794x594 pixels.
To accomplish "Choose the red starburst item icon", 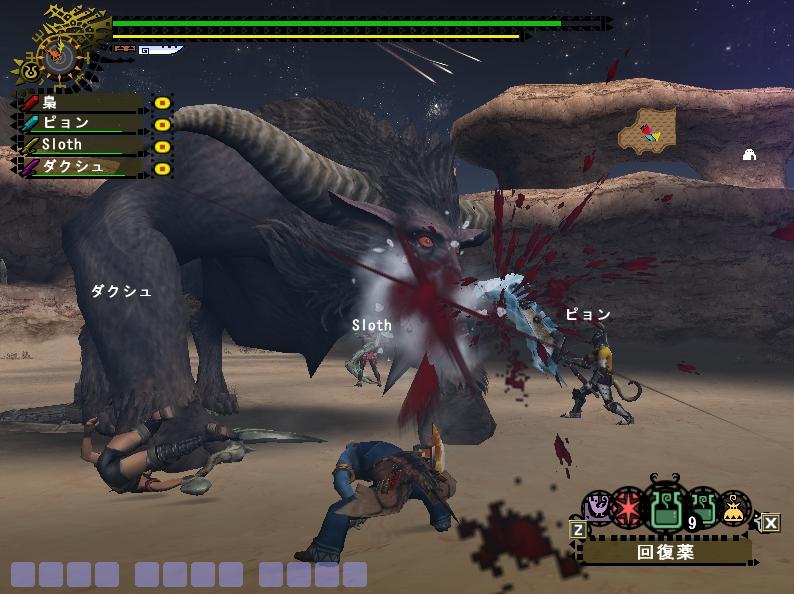I will [x=629, y=507].
